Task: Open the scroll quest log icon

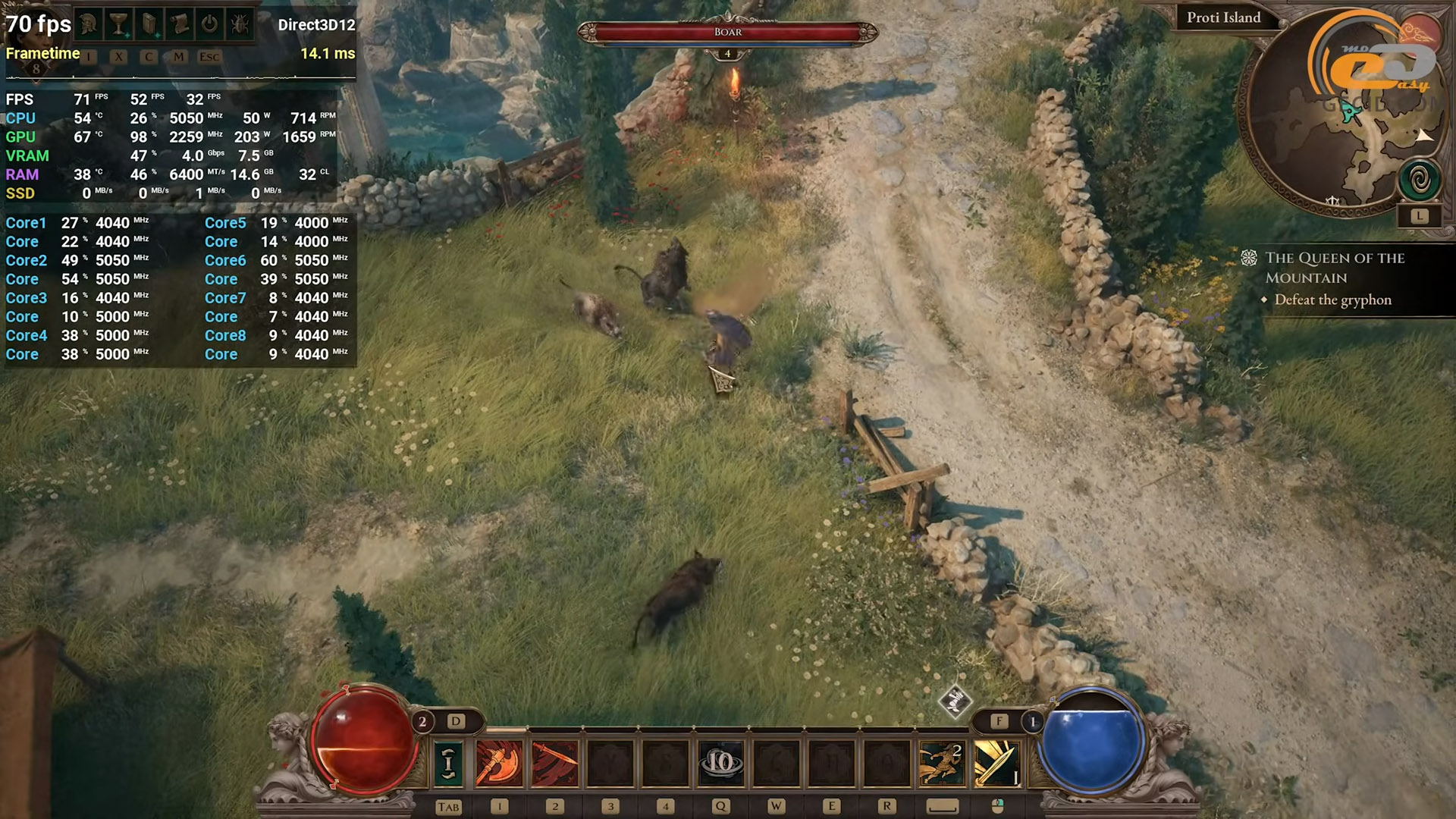Action: point(179,24)
